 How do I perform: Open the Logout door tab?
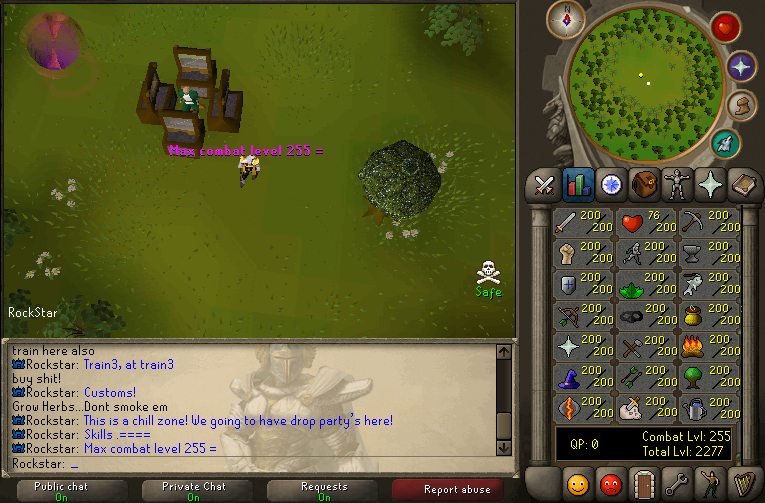click(x=643, y=483)
